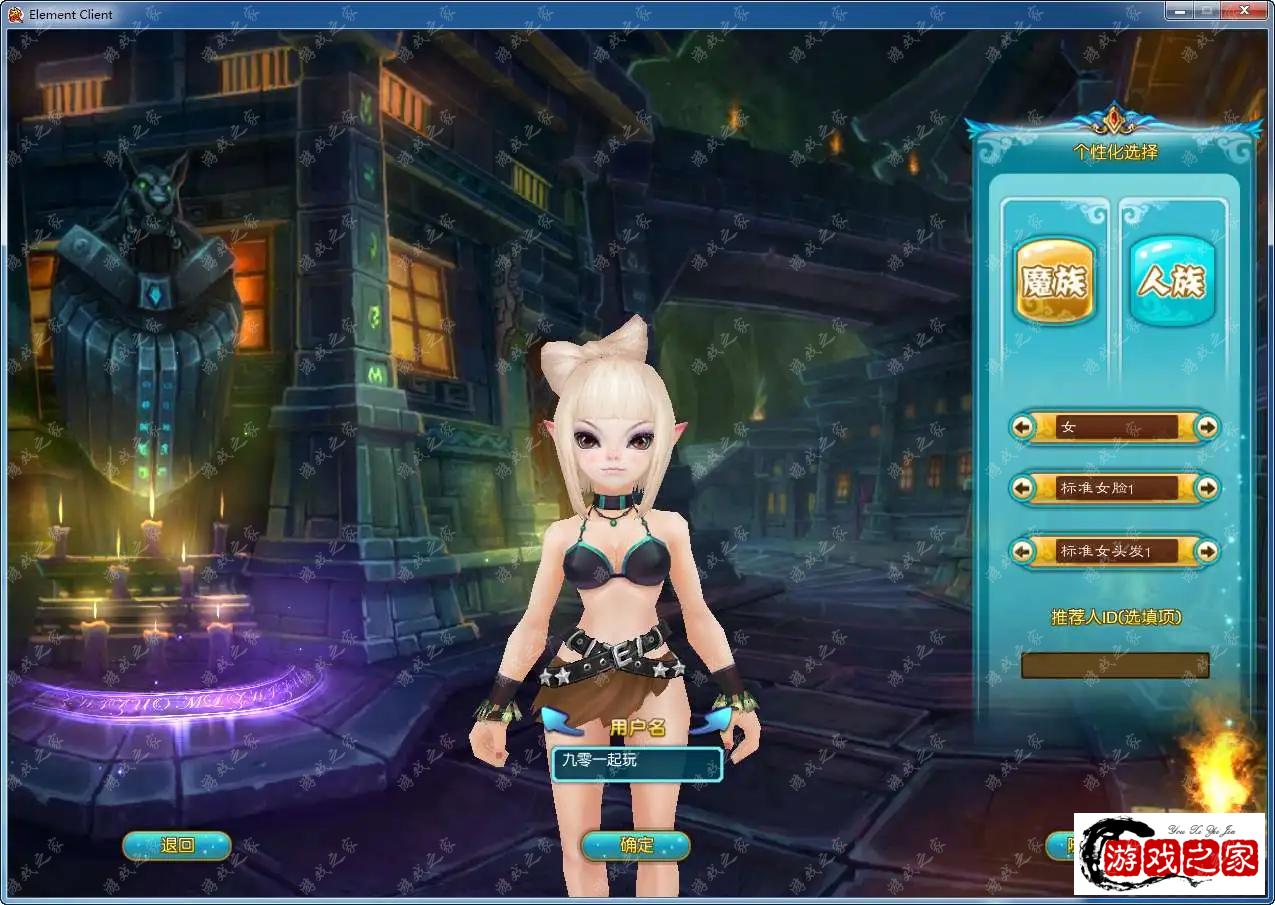The width and height of the screenshot is (1275, 905).
Task: Click the left arrow beside gender 女
Action: pos(1022,427)
